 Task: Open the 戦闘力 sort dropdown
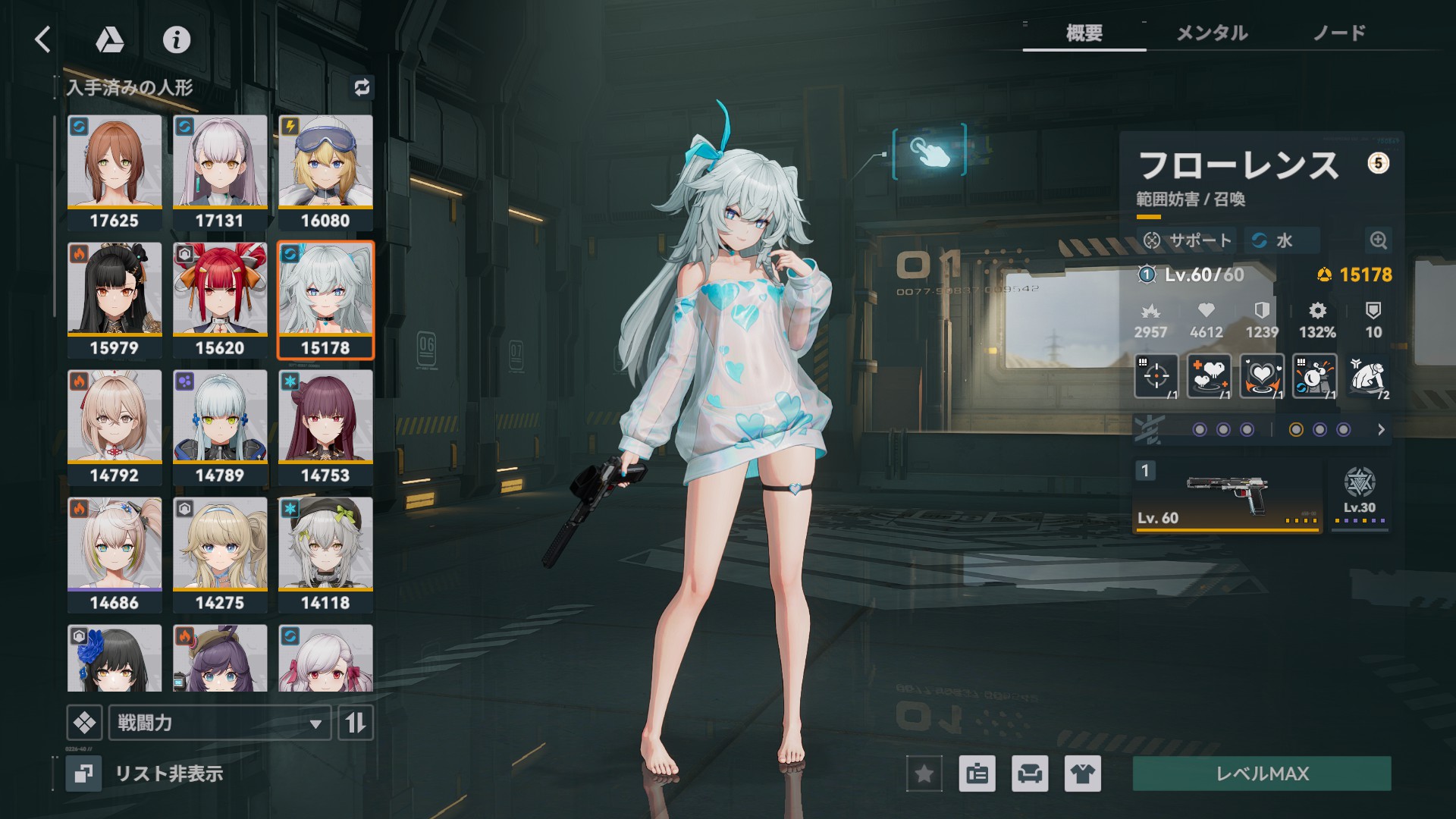tap(220, 723)
